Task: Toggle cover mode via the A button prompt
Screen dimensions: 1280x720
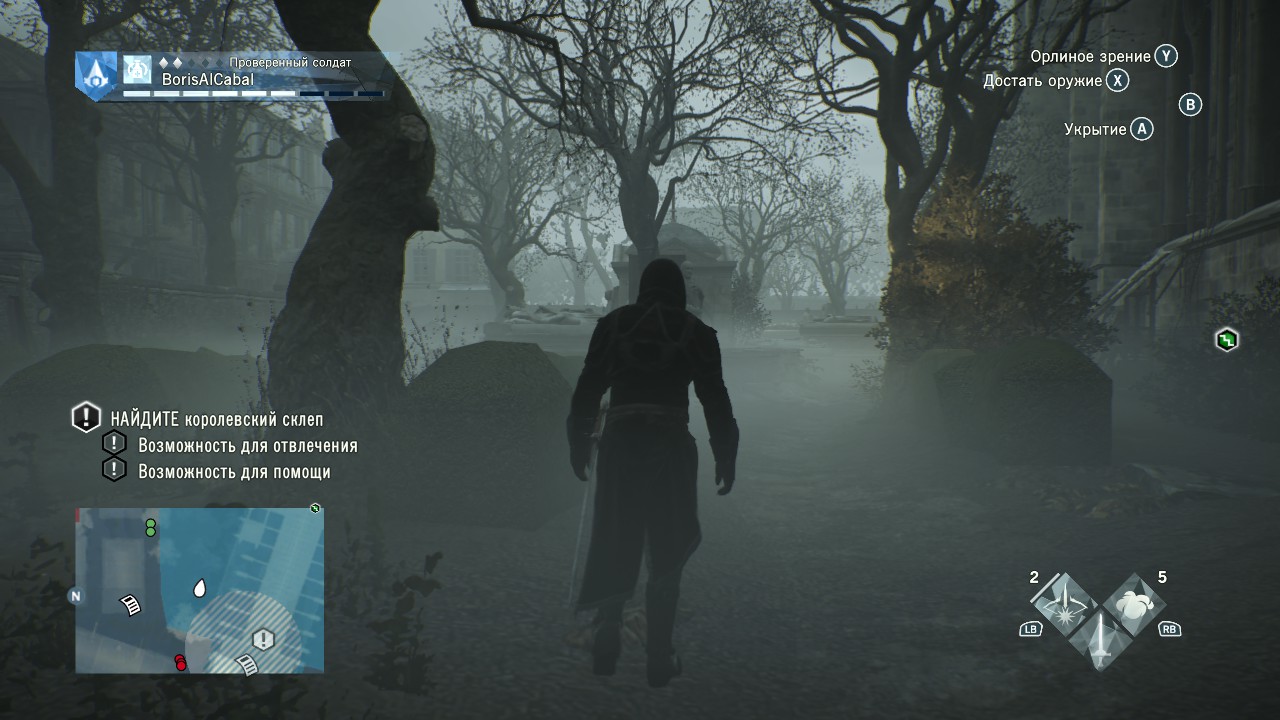Action: (x=1140, y=128)
